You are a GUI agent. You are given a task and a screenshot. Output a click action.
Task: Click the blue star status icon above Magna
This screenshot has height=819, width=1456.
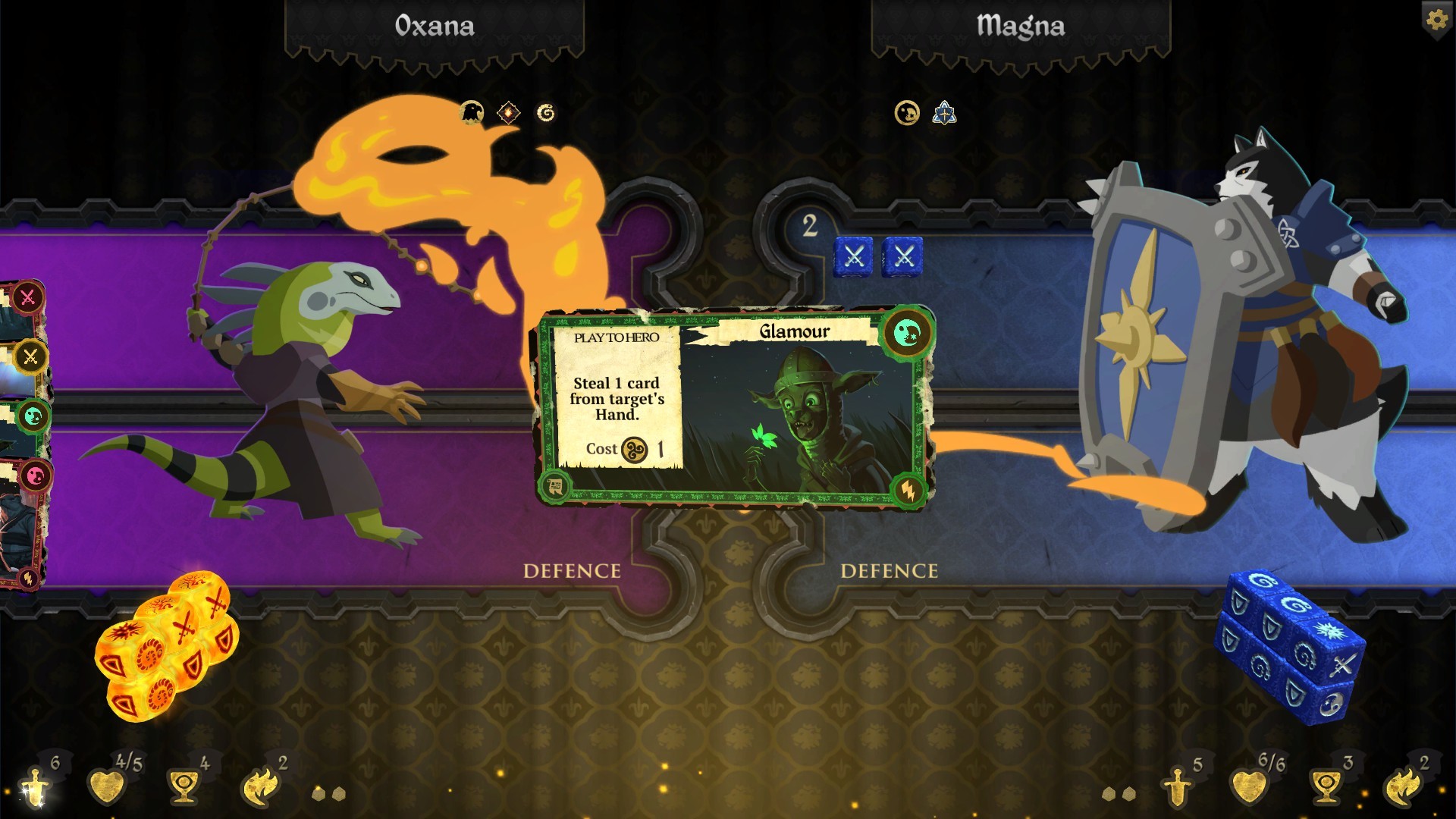[943, 114]
